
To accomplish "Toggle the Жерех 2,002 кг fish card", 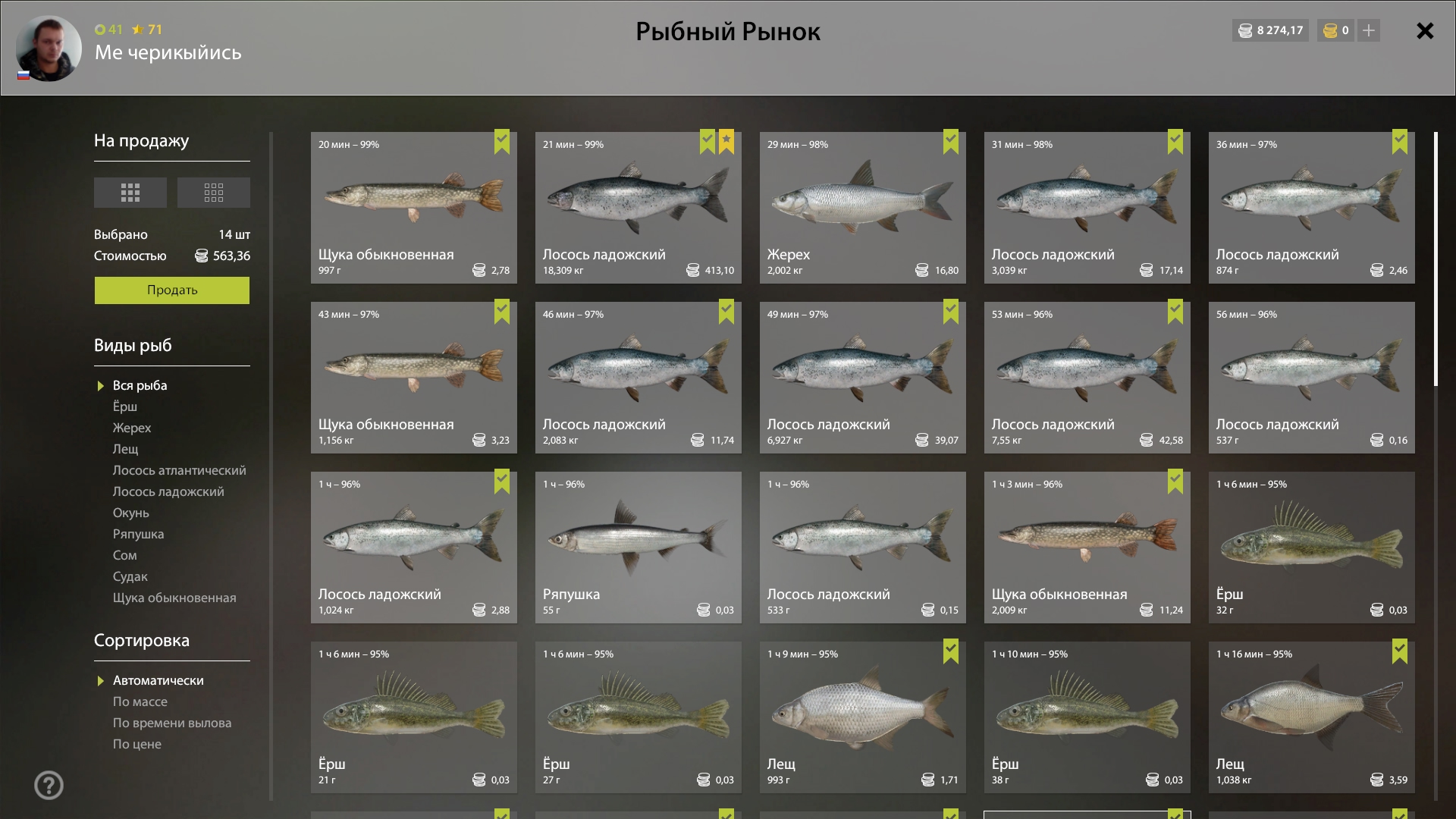I will pos(862,208).
